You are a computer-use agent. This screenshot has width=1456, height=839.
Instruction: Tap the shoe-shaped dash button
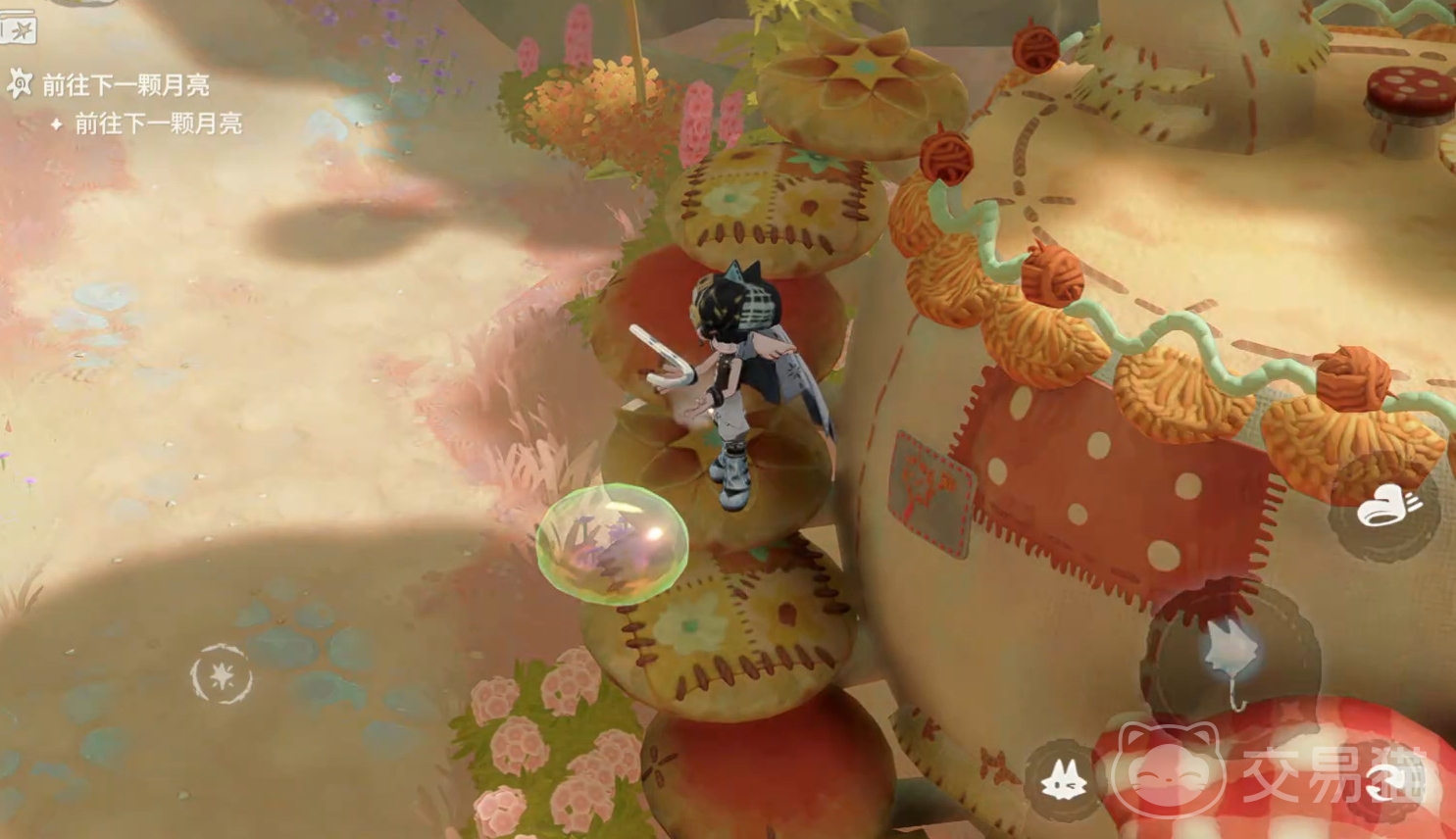[1383, 508]
